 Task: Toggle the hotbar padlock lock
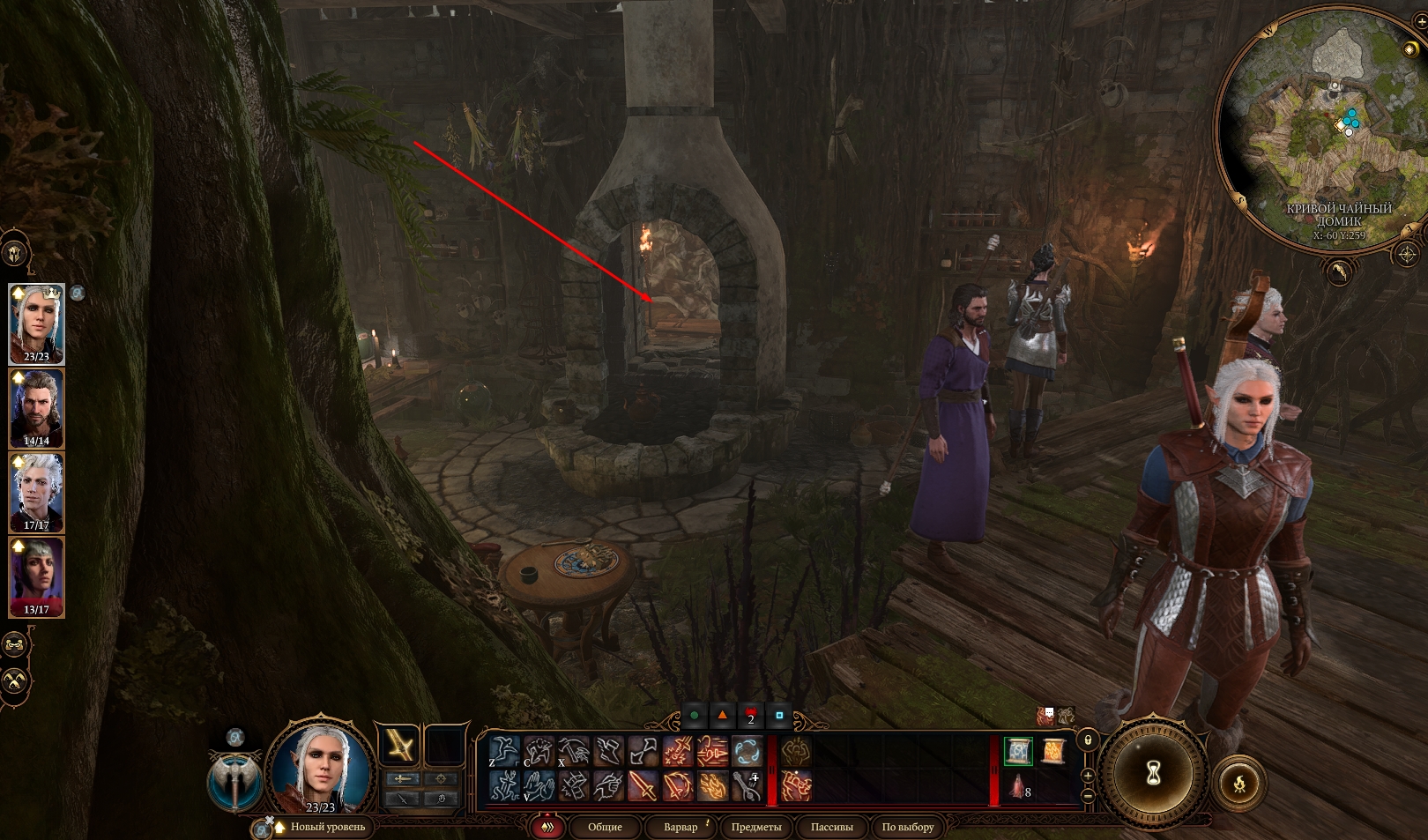pyautogui.click(x=1088, y=740)
